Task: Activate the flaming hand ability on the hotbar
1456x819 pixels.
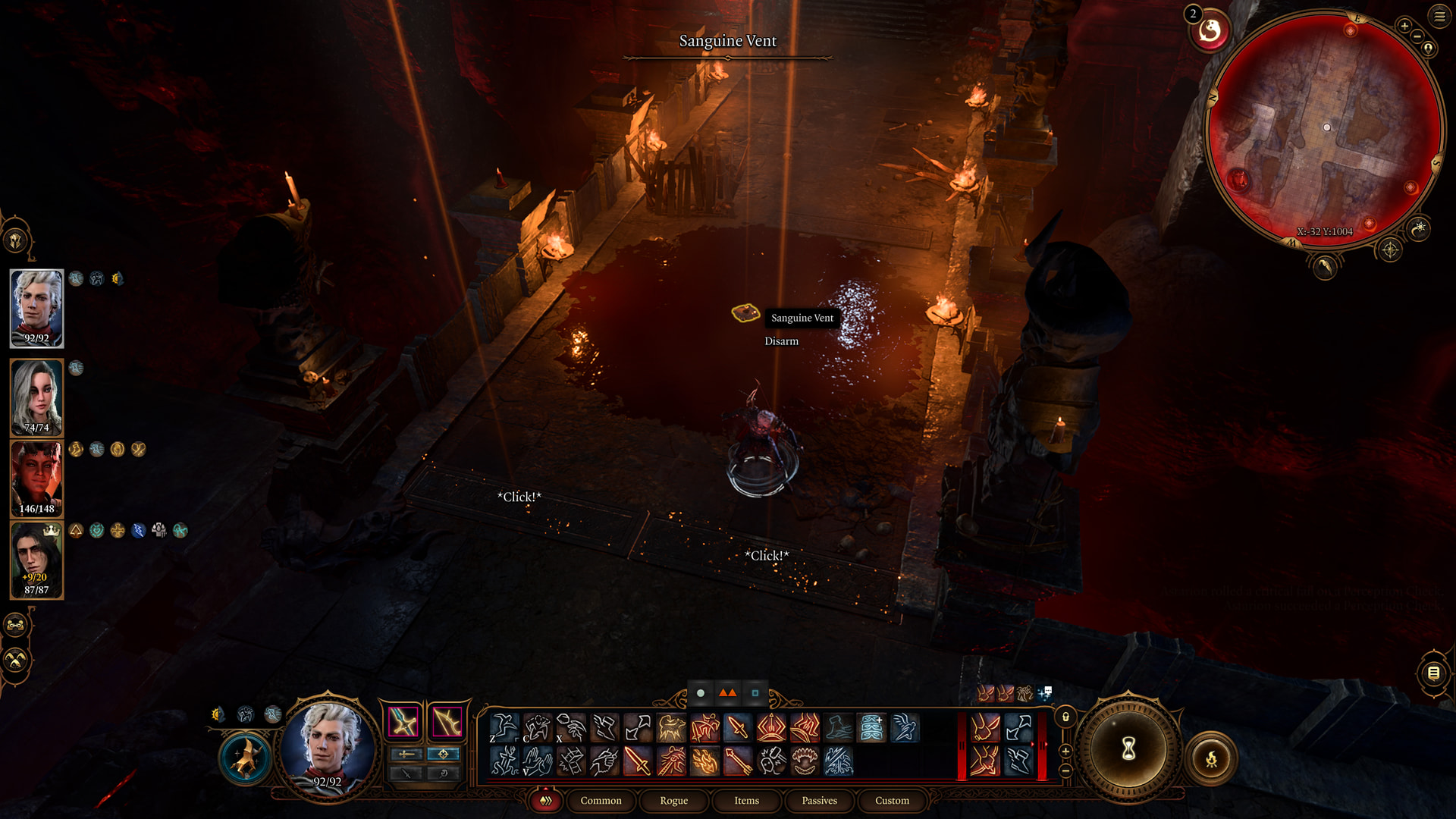Action: (704, 761)
